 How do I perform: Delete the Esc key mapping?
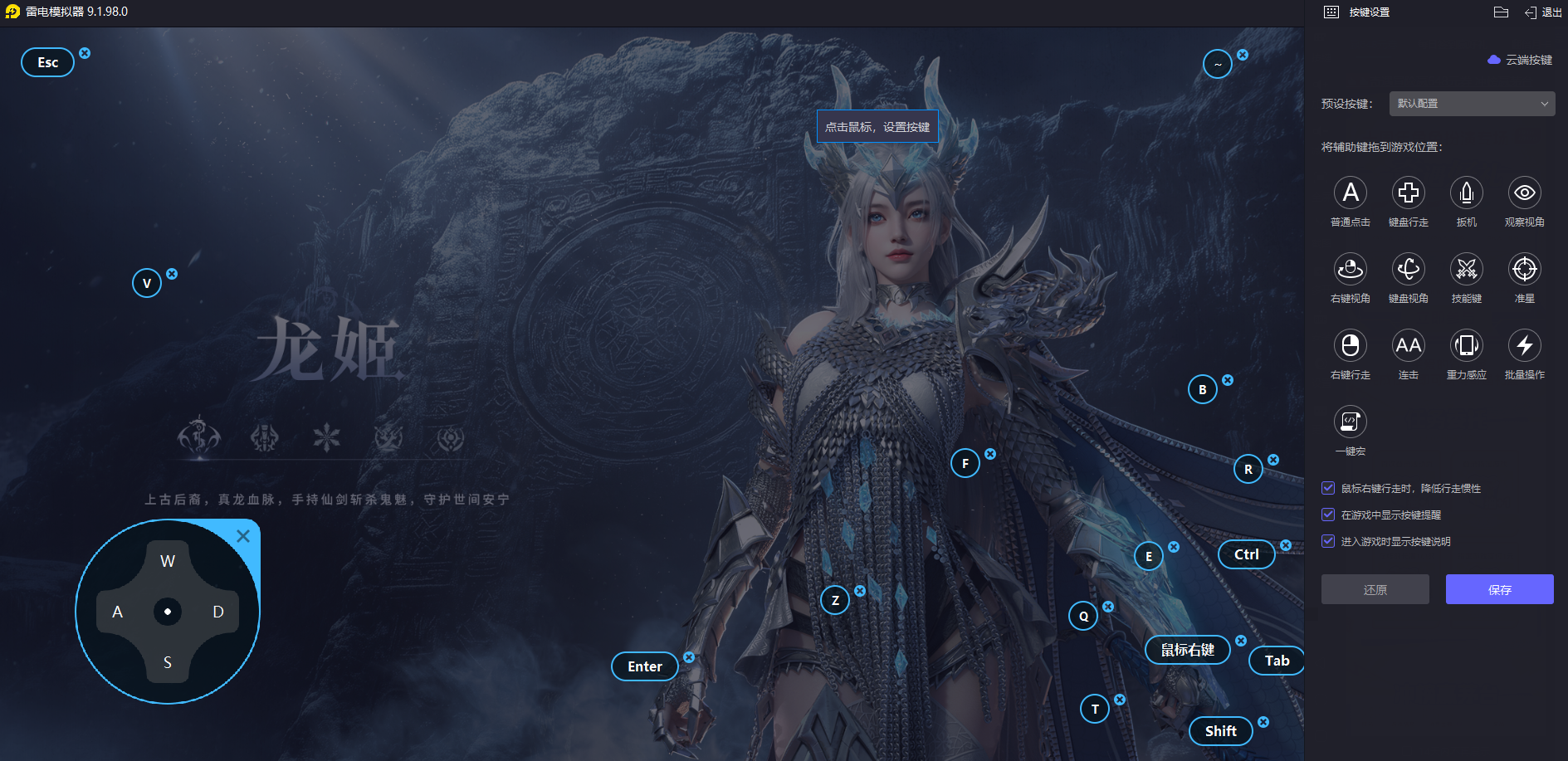click(85, 53)
